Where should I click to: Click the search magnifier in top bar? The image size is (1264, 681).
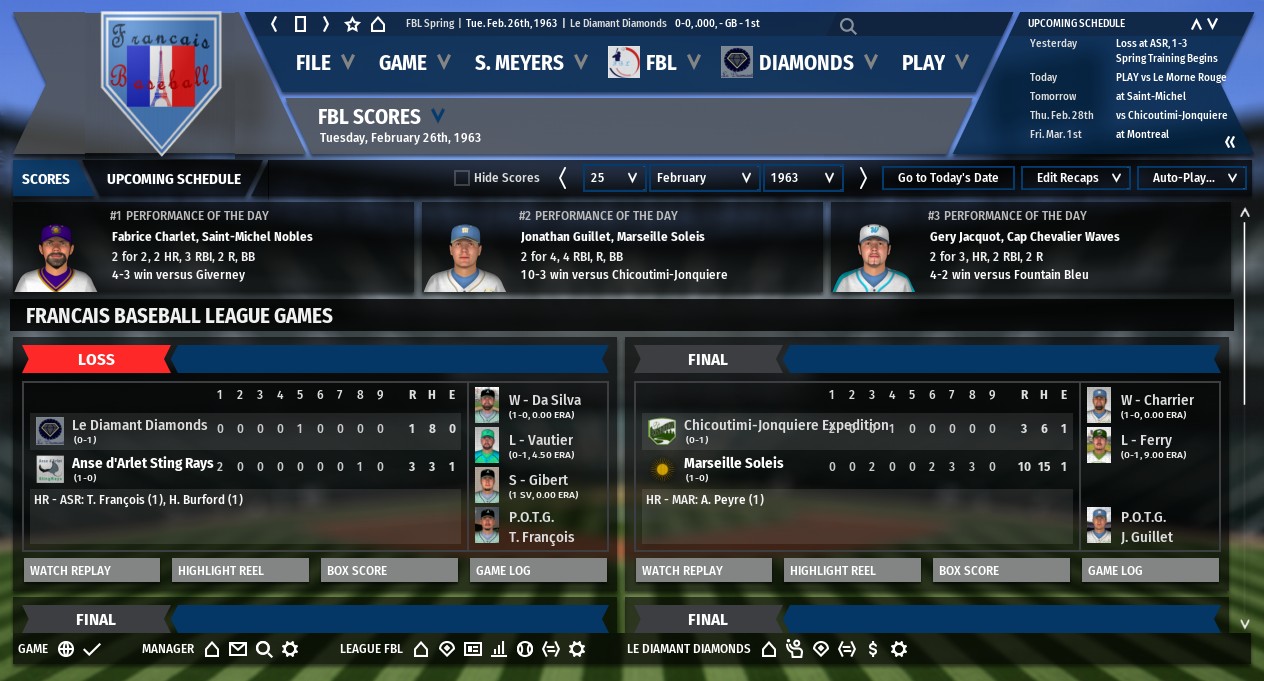pyautogui.click(x=848, y=26)
